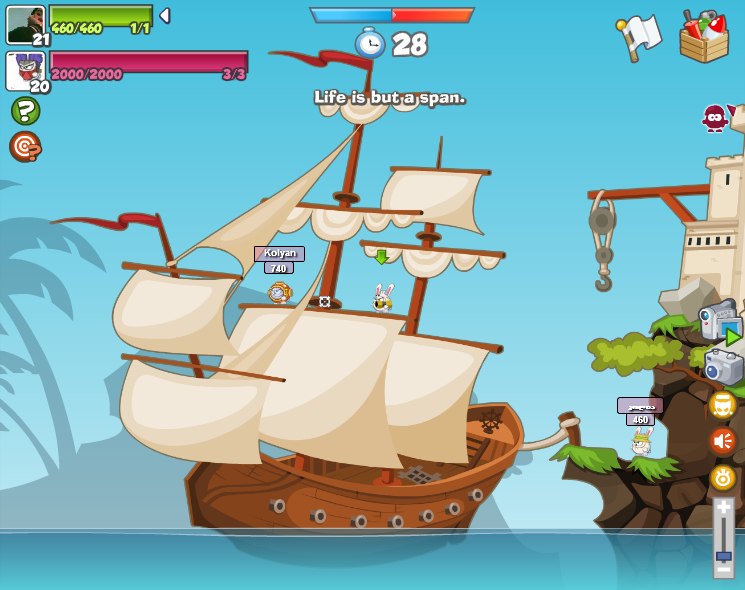Zoom out with the minus button

click(x=723, y=569)
